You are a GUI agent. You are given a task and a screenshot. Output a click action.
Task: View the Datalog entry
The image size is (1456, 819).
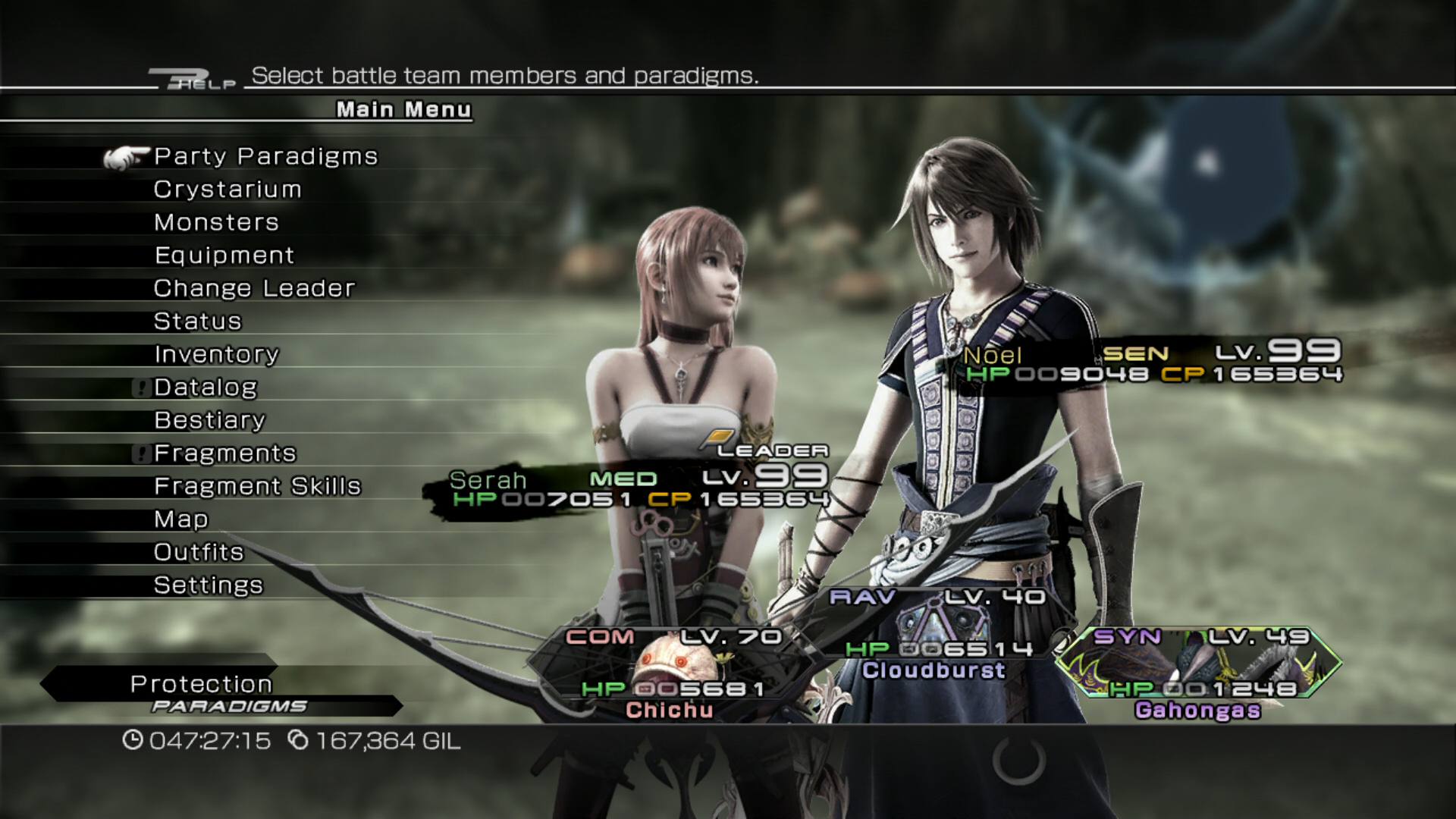(206, 388)
